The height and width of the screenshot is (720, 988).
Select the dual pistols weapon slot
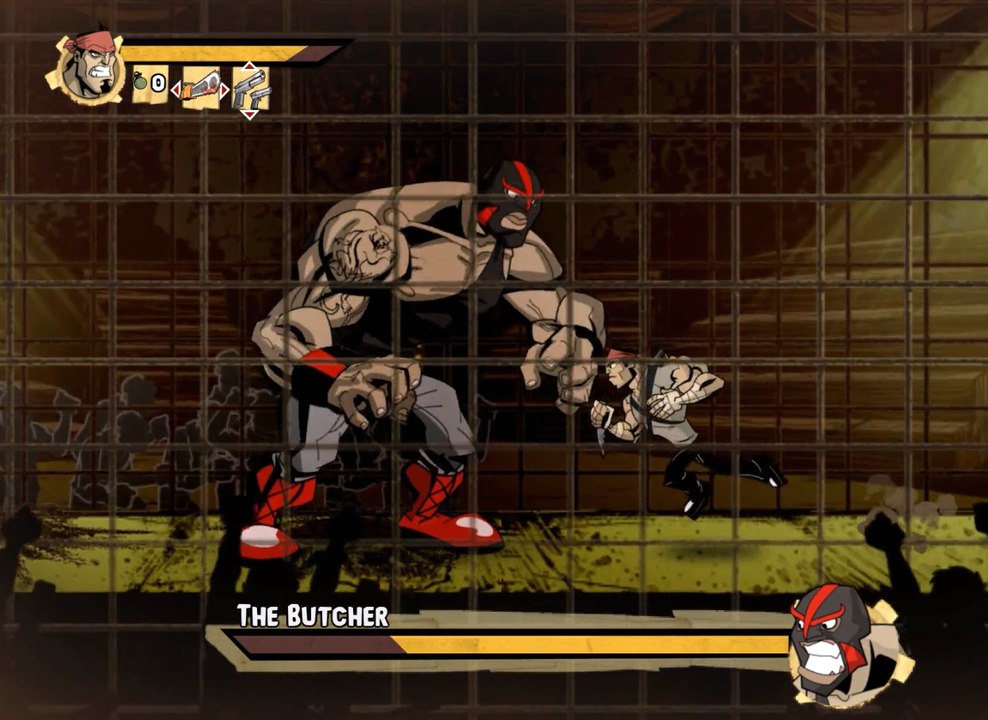tap(250, 89)
